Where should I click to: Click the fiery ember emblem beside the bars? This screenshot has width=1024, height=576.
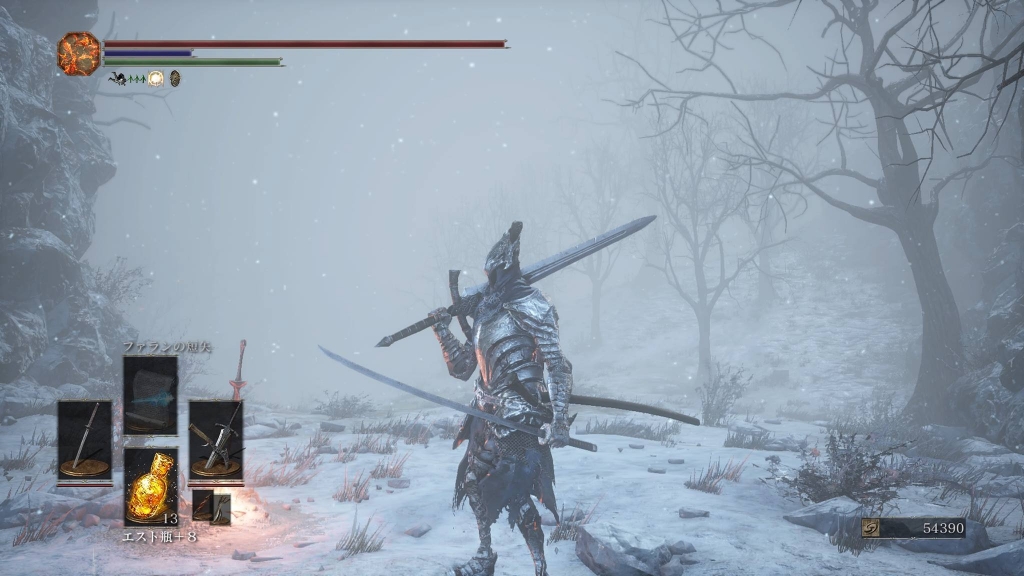coord(79,52)
